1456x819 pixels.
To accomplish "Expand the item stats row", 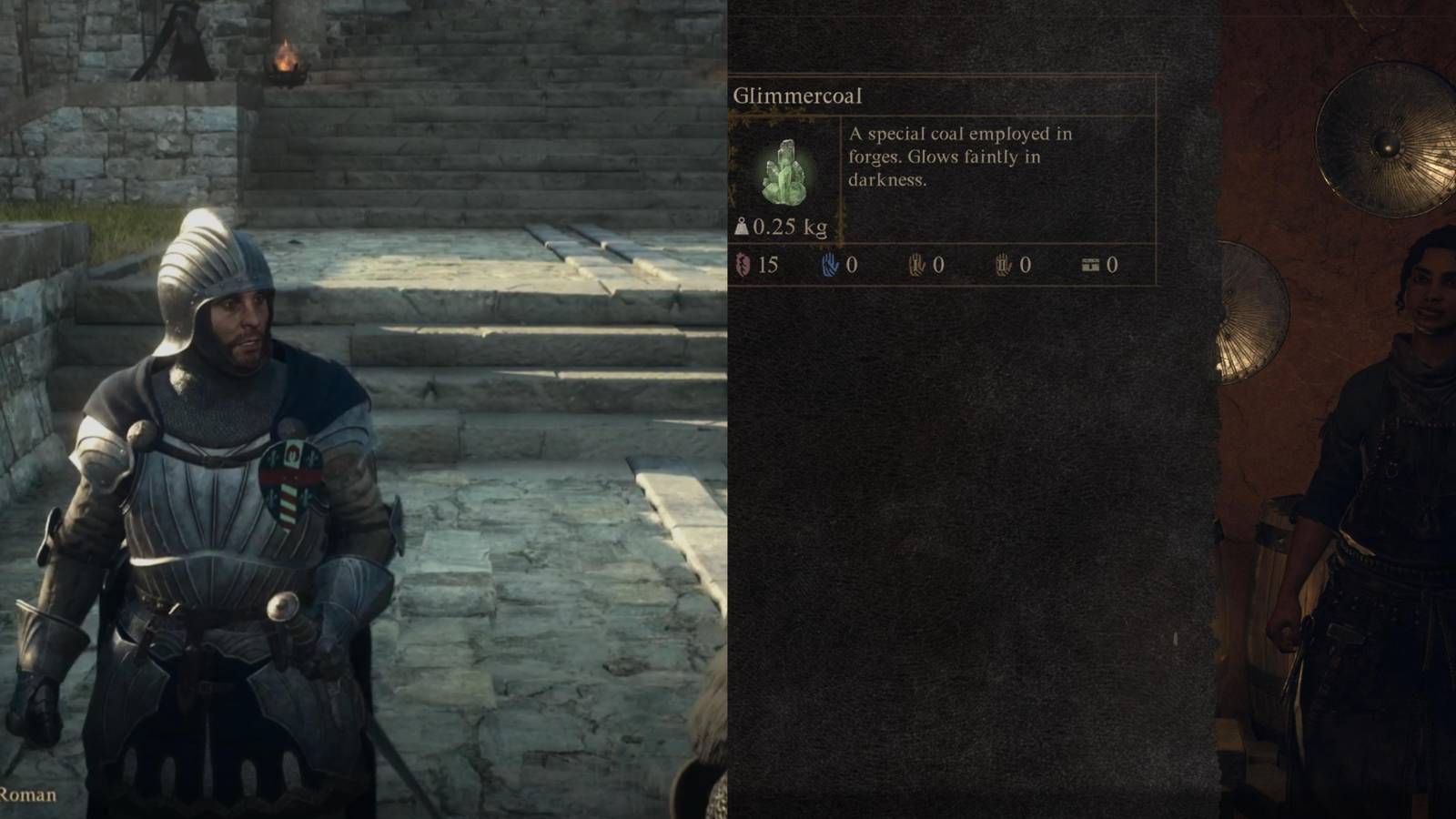I will pos(928,266).
